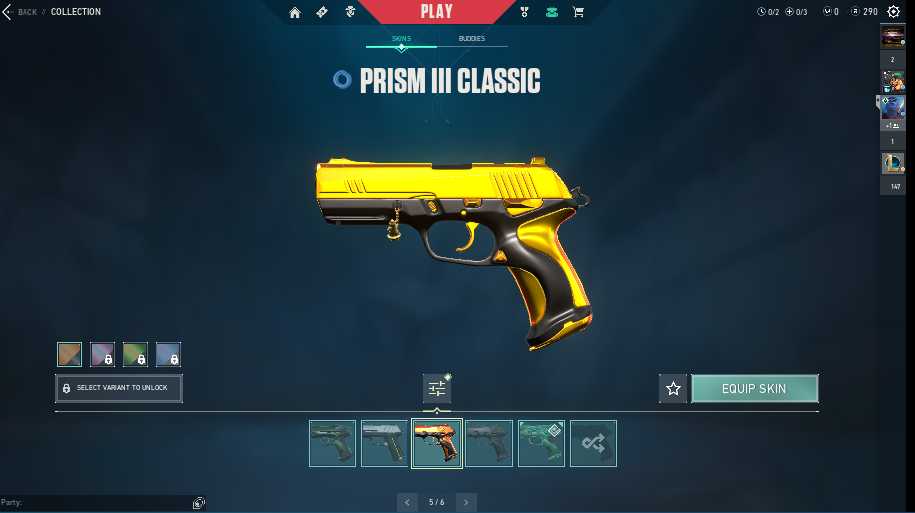Go to the next skin with right arrow
Image resolution: width=915 pixels, height=513 pixels.
(x=466, y=502)
